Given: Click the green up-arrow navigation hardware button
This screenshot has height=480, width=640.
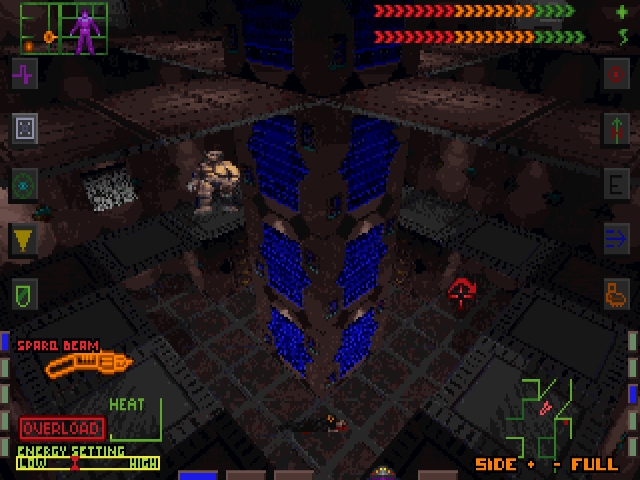Looking at the screenshot, I should tap(616, 127).
